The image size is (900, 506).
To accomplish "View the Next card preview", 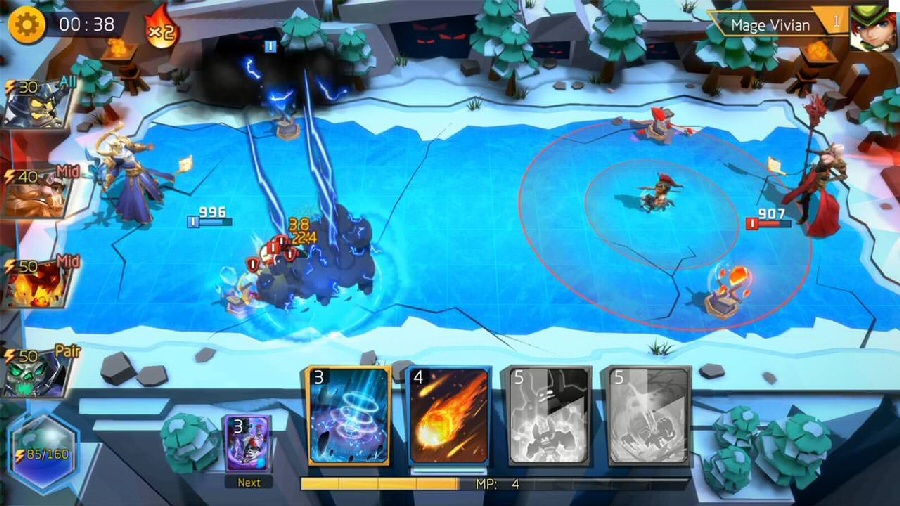I will pos(248,443).
